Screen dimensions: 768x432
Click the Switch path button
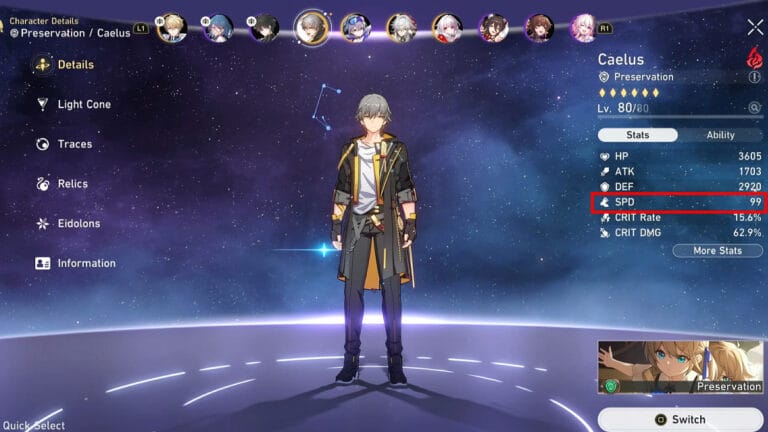(680, 420)
